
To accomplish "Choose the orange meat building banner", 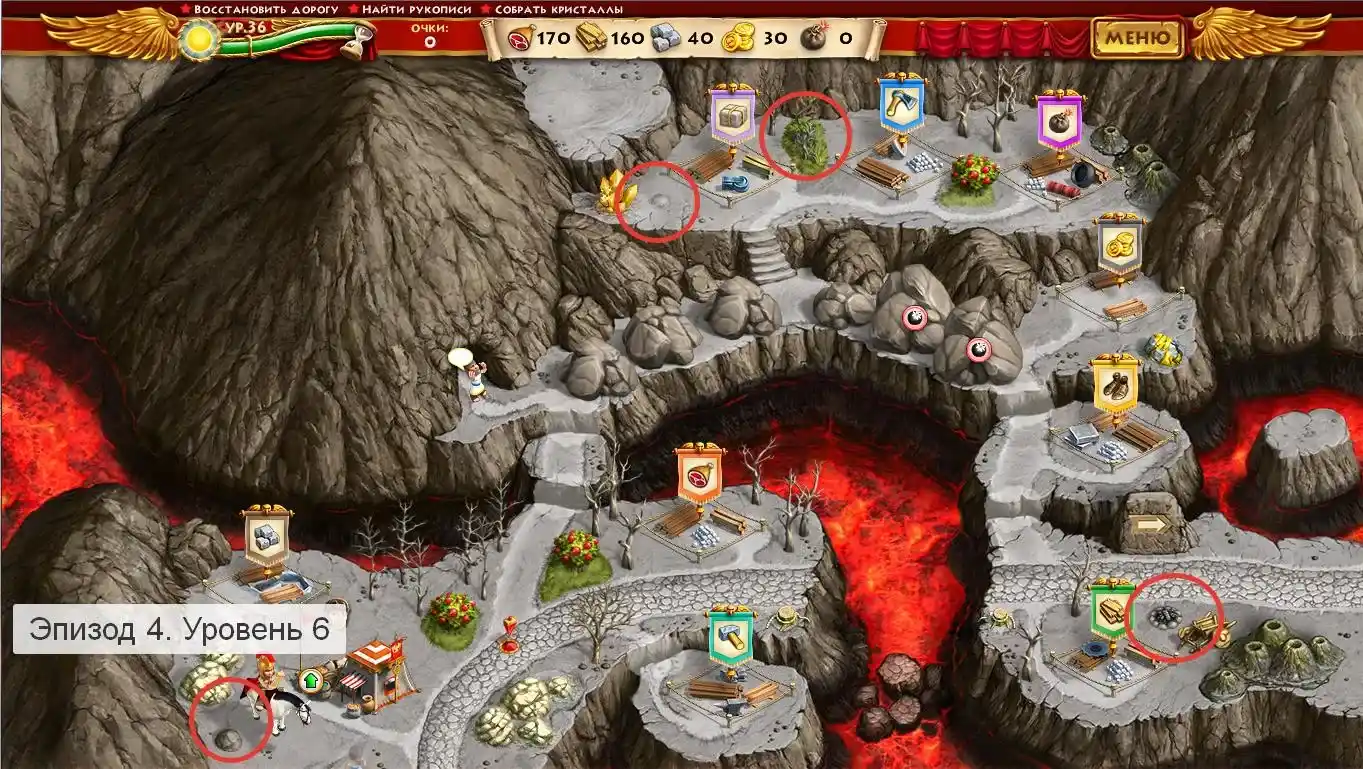I will [x=699, y=476].
